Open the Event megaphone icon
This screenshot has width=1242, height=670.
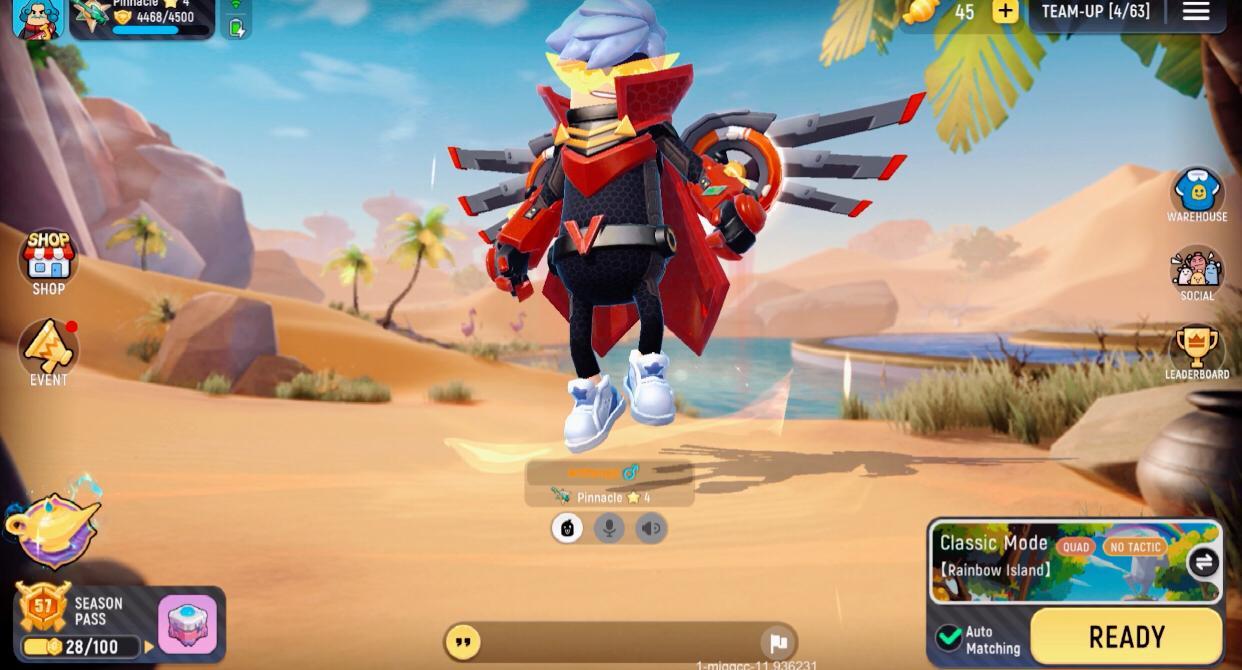tap(48, 350)
